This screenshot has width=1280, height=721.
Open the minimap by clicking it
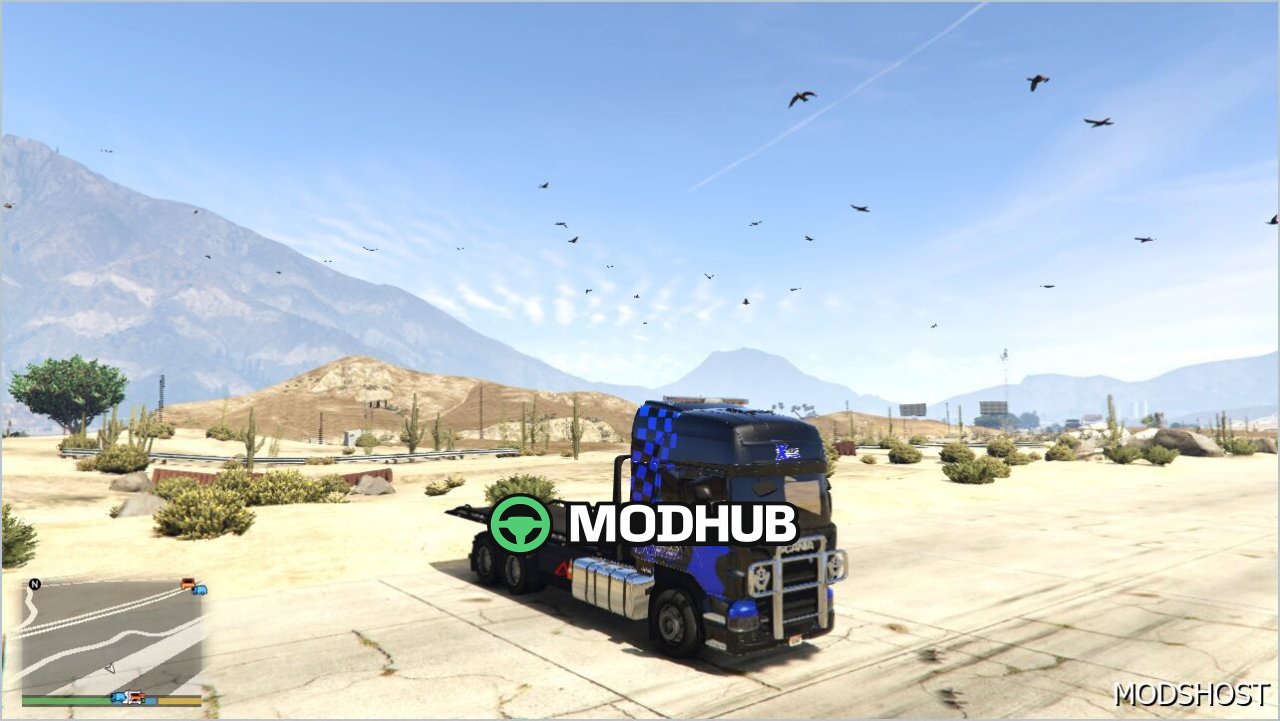click(110, 630)
